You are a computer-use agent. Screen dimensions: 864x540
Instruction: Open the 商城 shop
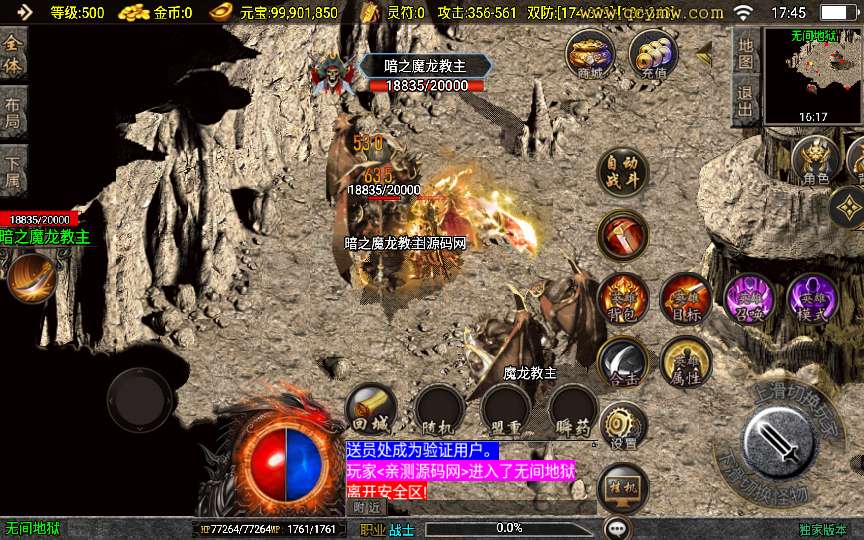(590, 53)
